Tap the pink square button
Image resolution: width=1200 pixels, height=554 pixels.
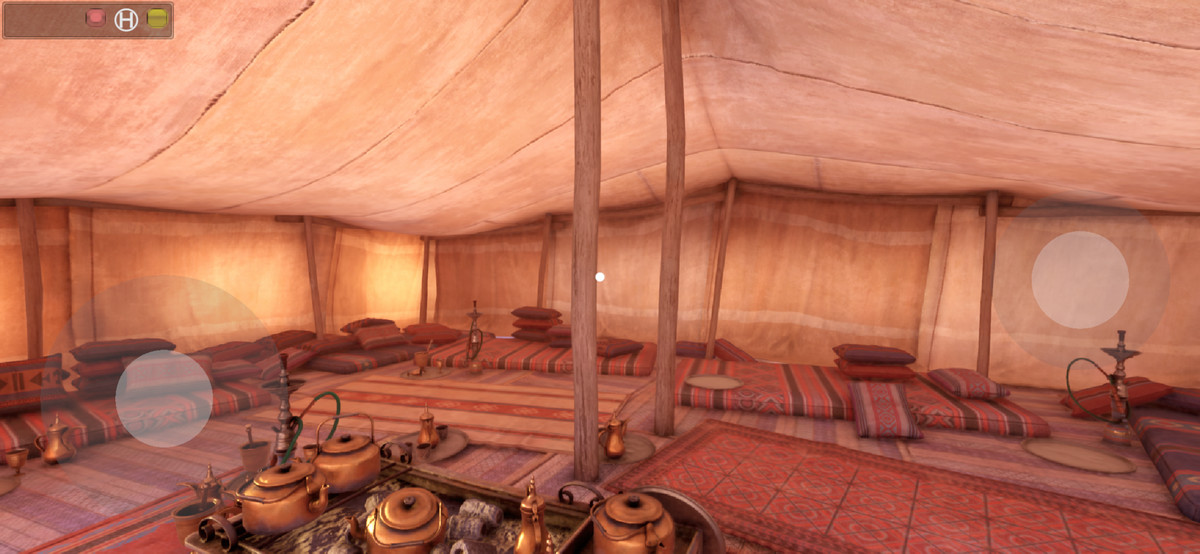click(x=96, y=18)
